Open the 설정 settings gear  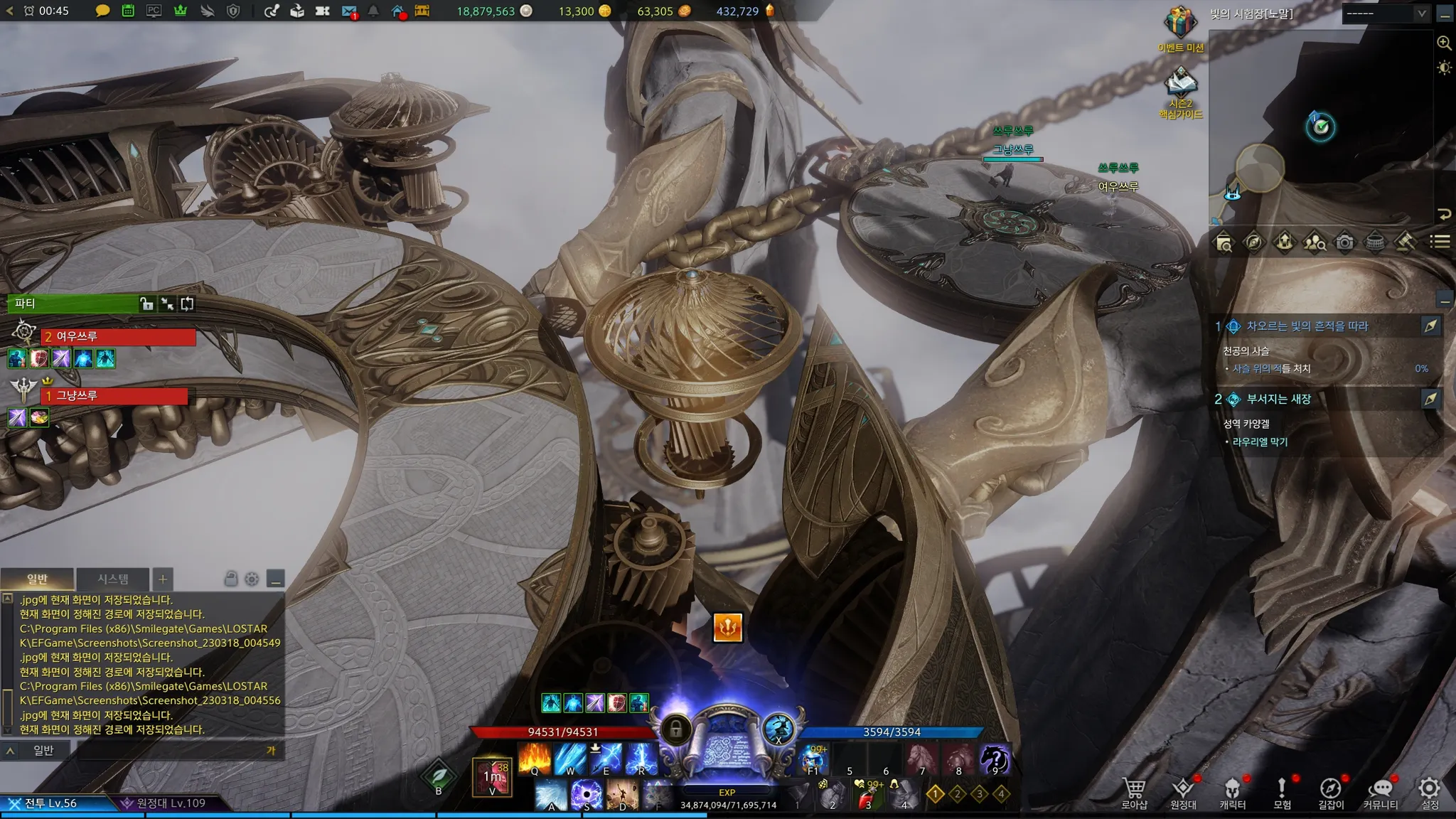[1429, 791]
